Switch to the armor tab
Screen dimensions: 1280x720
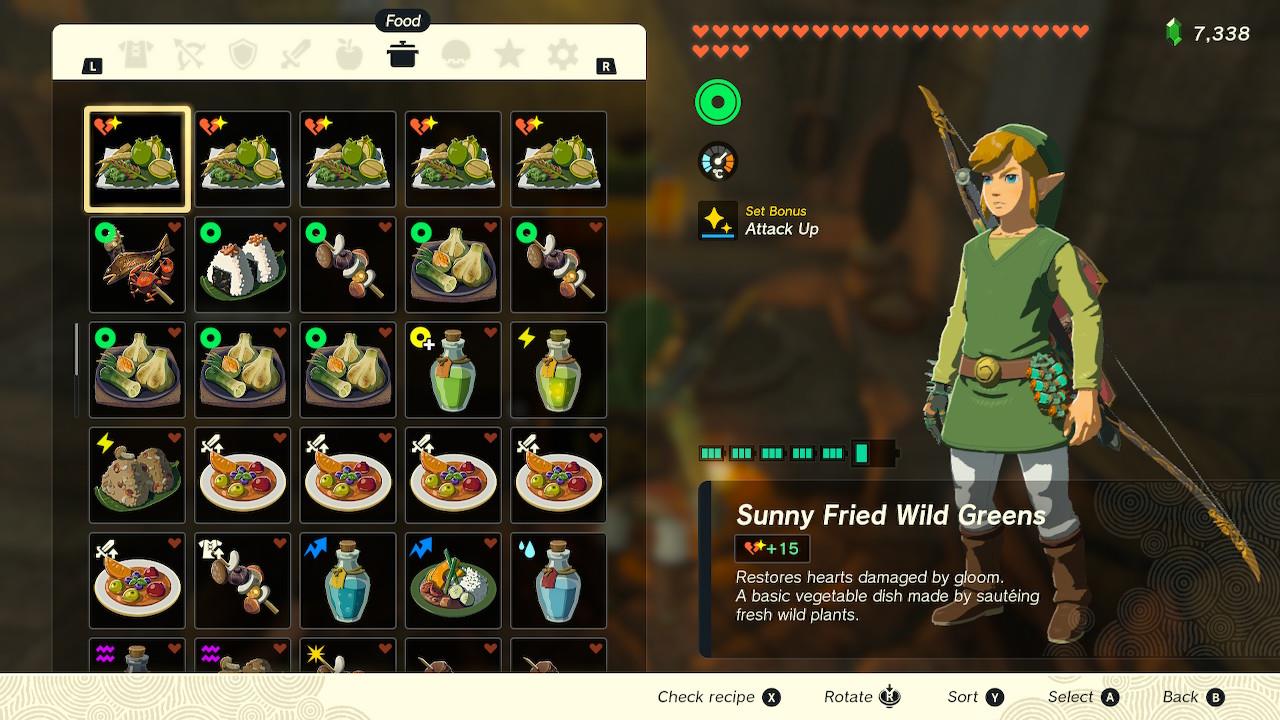point(136,55)
